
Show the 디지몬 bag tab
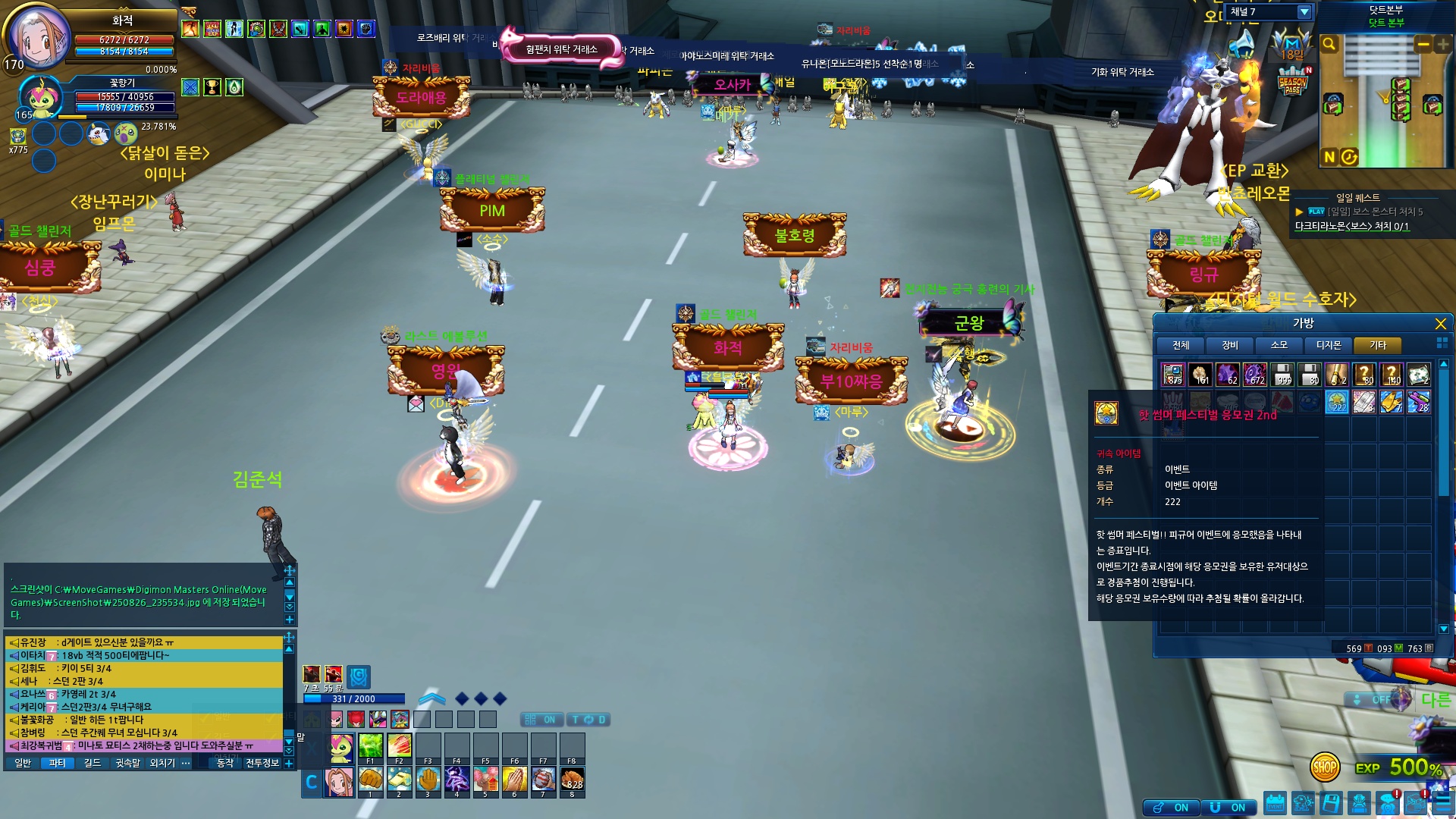tap(1329, 346)
